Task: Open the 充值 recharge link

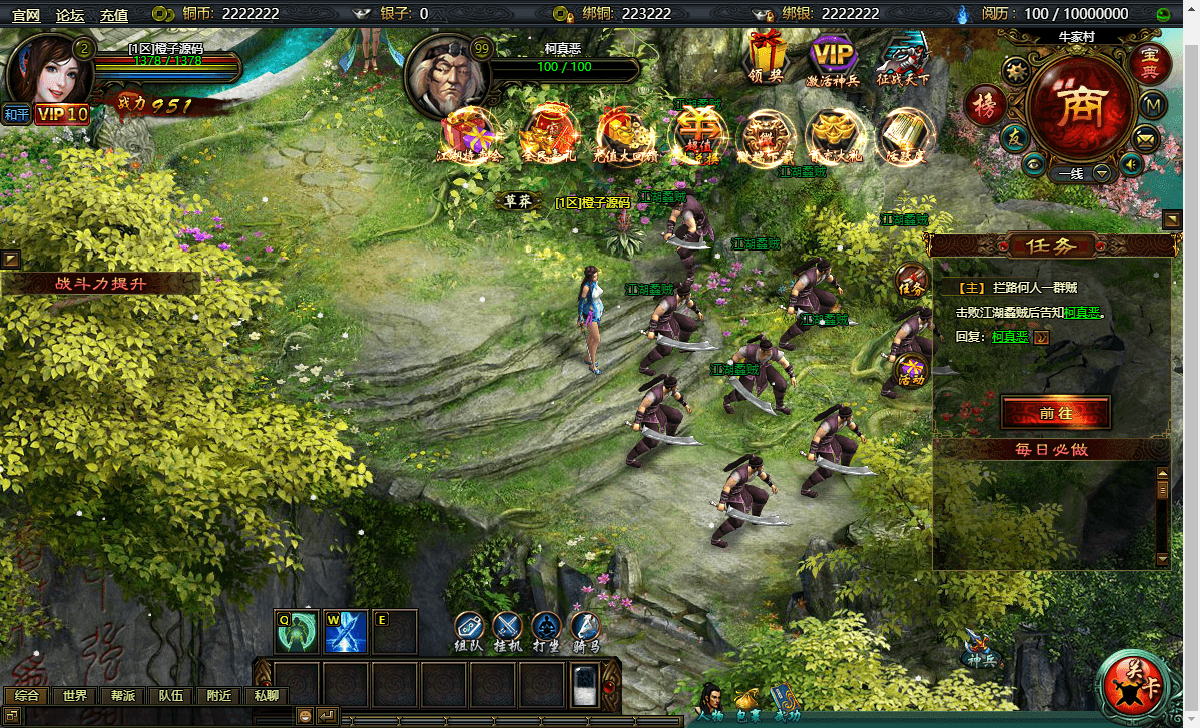Action: (114, 14)
